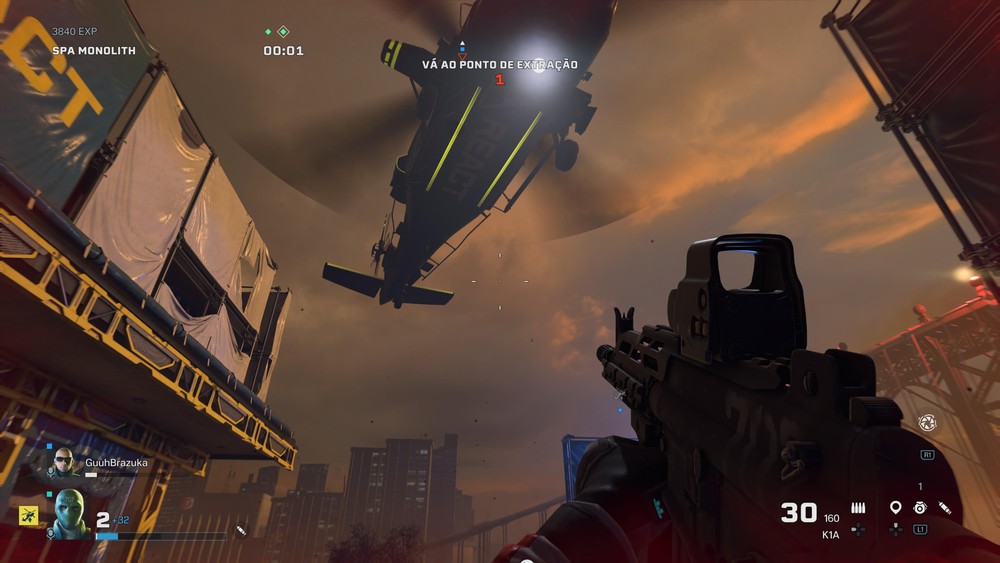Image resolution: width=1000 pixels, height=563 pixels.
Task: Click the small gadget icon by operator bar
Action: click(241, 529)
